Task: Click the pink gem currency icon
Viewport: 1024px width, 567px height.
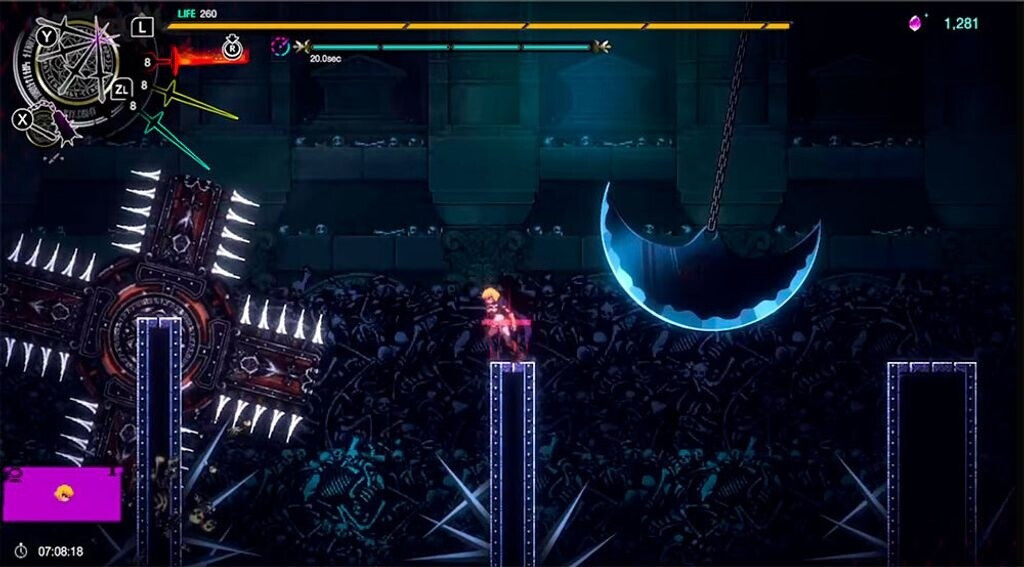Action: point(915,23)
